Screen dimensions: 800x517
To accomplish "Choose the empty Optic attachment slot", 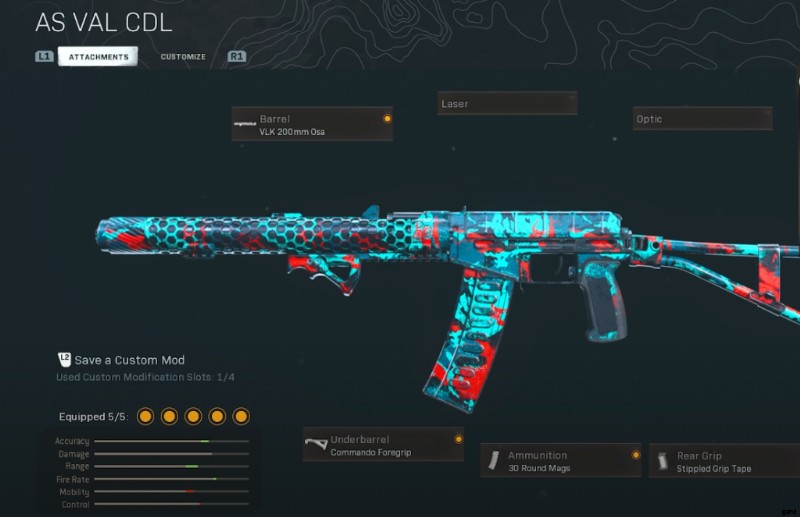I will point(702,119).
